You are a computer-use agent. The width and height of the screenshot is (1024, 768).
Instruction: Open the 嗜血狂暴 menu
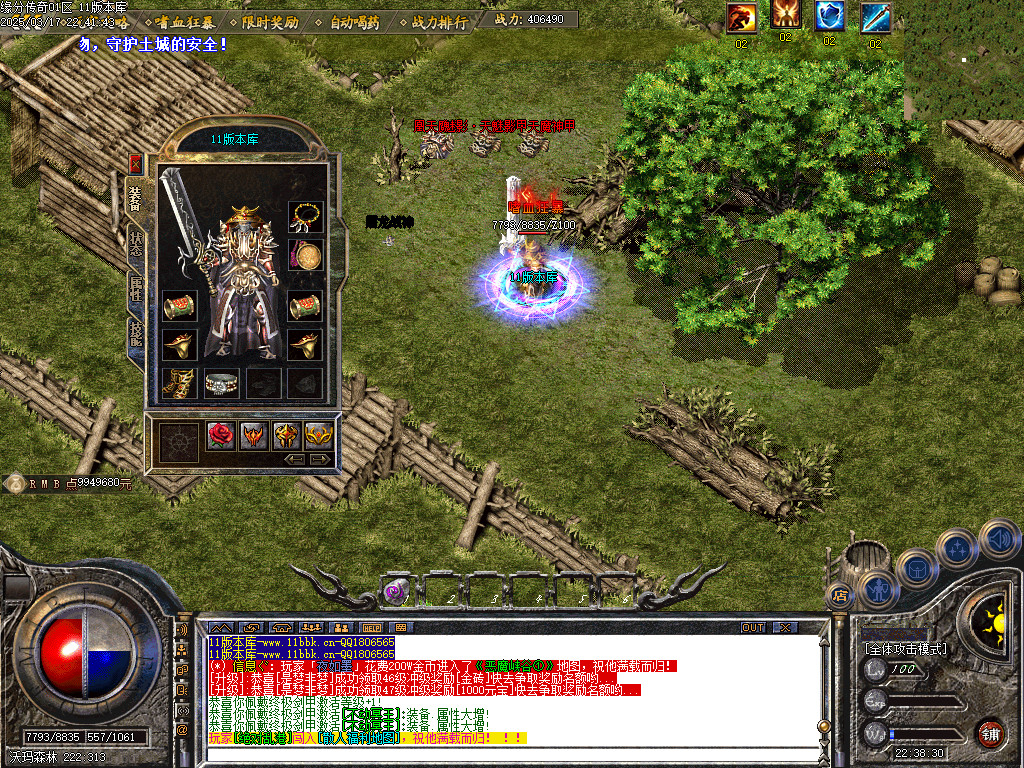(x=184, y=20)
